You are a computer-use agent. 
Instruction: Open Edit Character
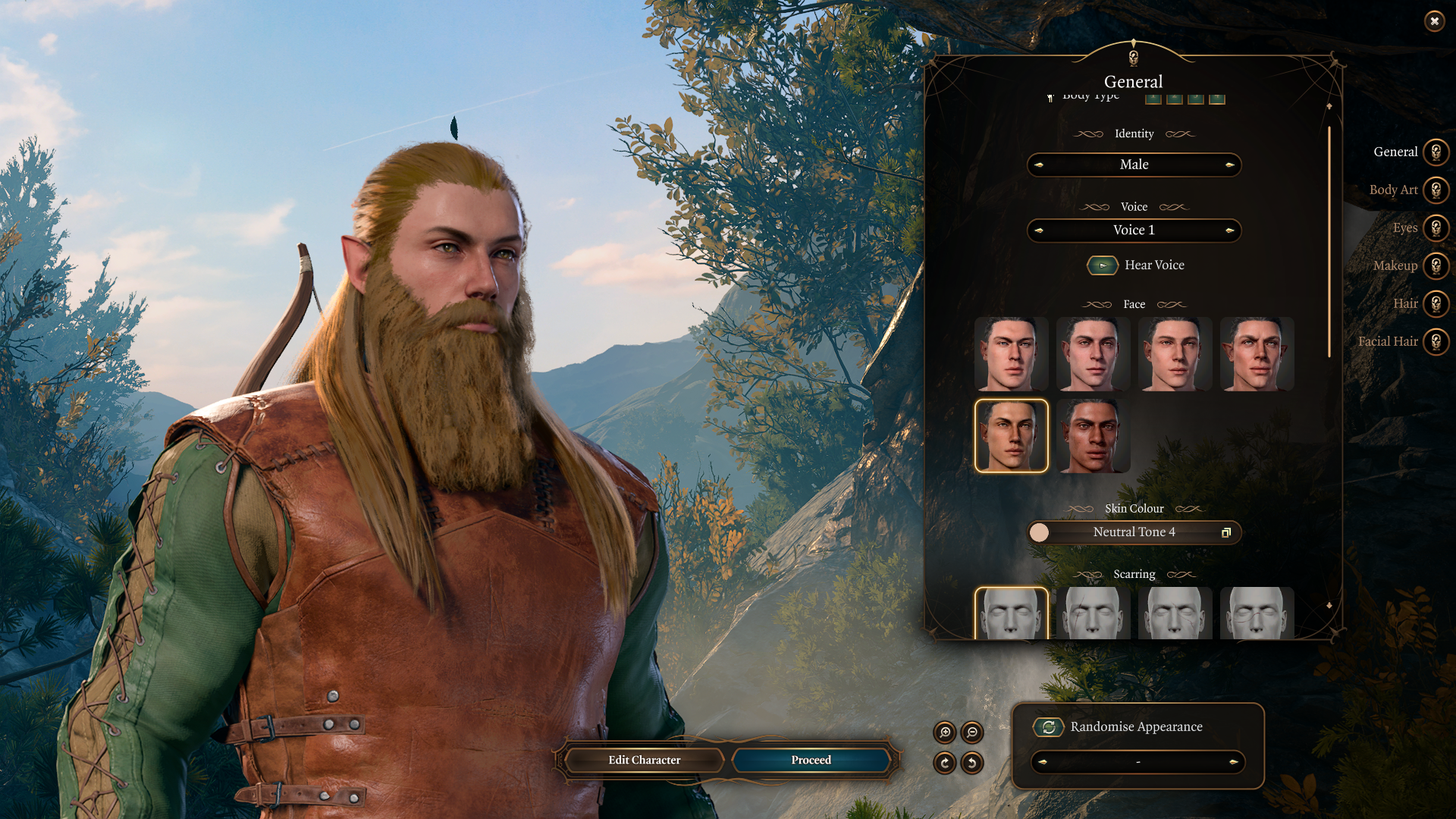(x=643, y=760)
